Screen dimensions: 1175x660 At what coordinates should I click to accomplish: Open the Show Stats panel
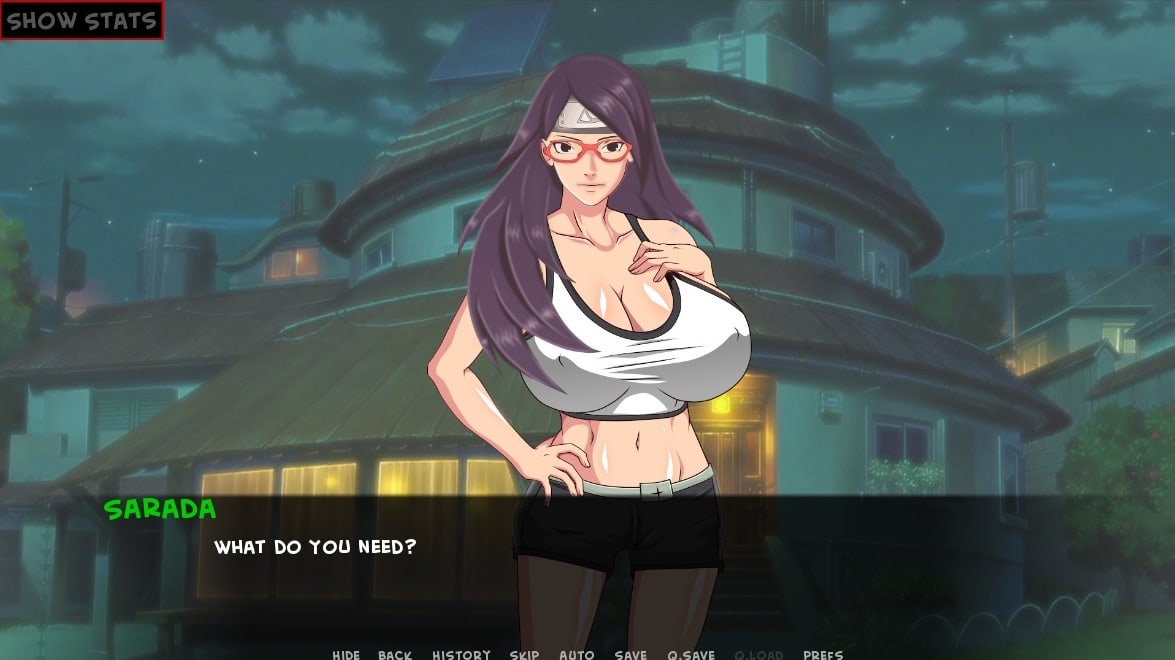tap(81, 20)
